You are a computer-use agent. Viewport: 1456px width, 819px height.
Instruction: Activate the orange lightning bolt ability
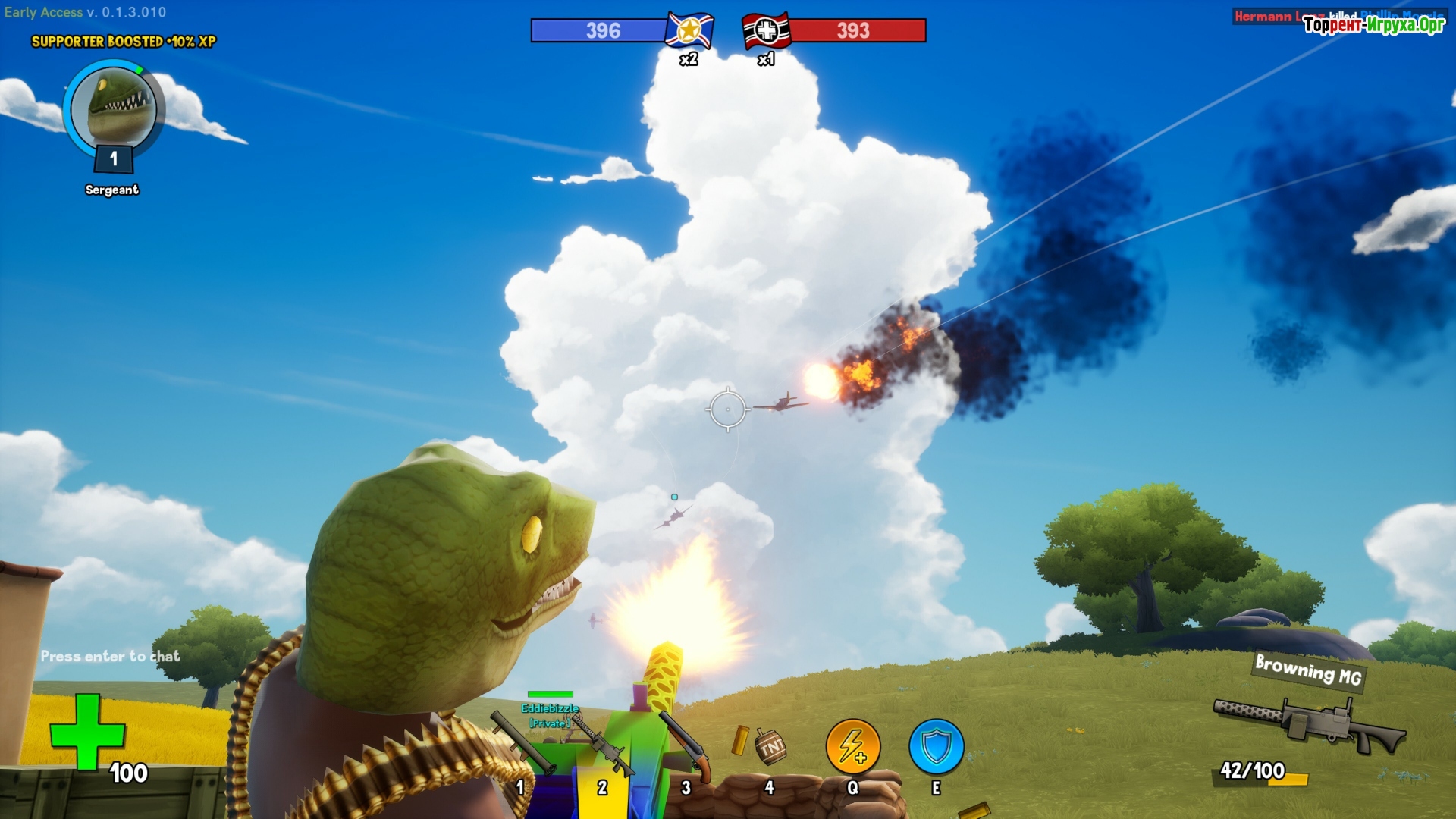pos(853,747)
